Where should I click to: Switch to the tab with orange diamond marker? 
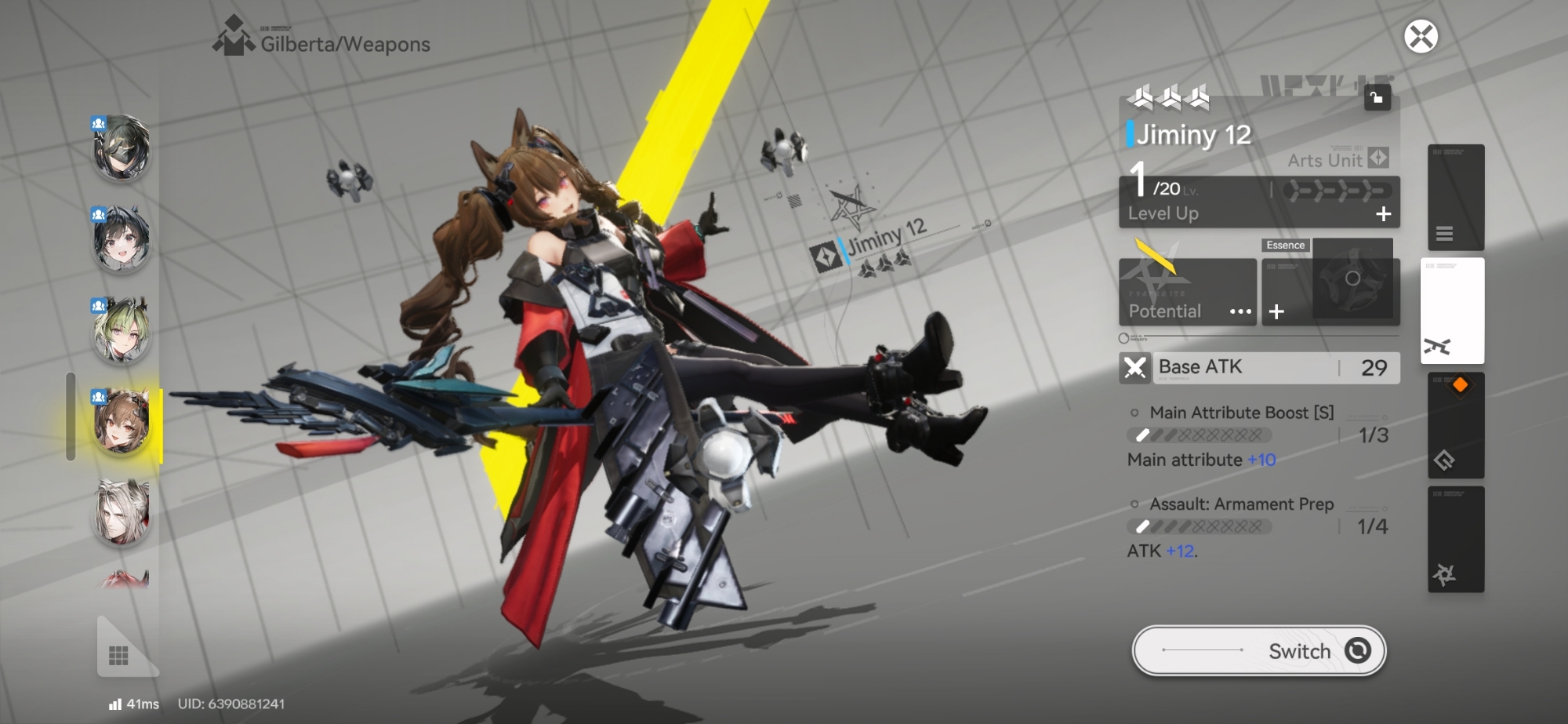point(1455,425)
